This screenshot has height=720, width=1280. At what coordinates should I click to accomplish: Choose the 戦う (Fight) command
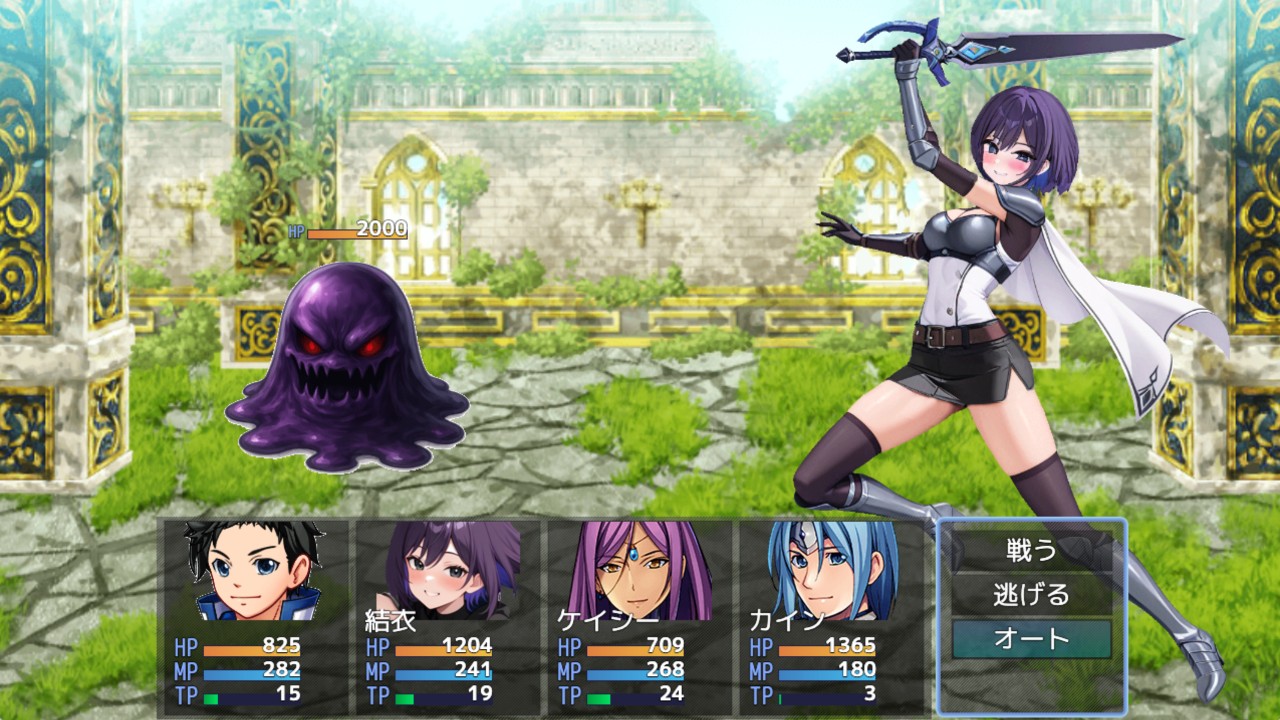click(1031, 550)
